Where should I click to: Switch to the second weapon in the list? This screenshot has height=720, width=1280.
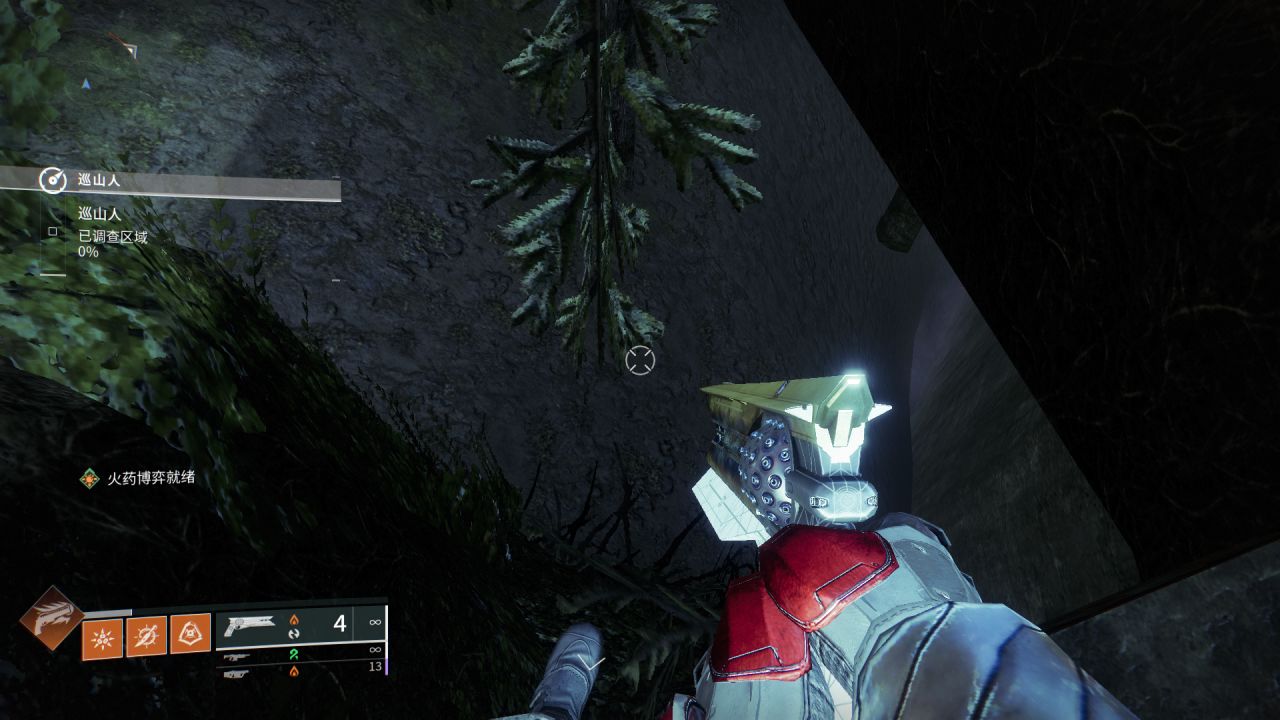(300, 656)
